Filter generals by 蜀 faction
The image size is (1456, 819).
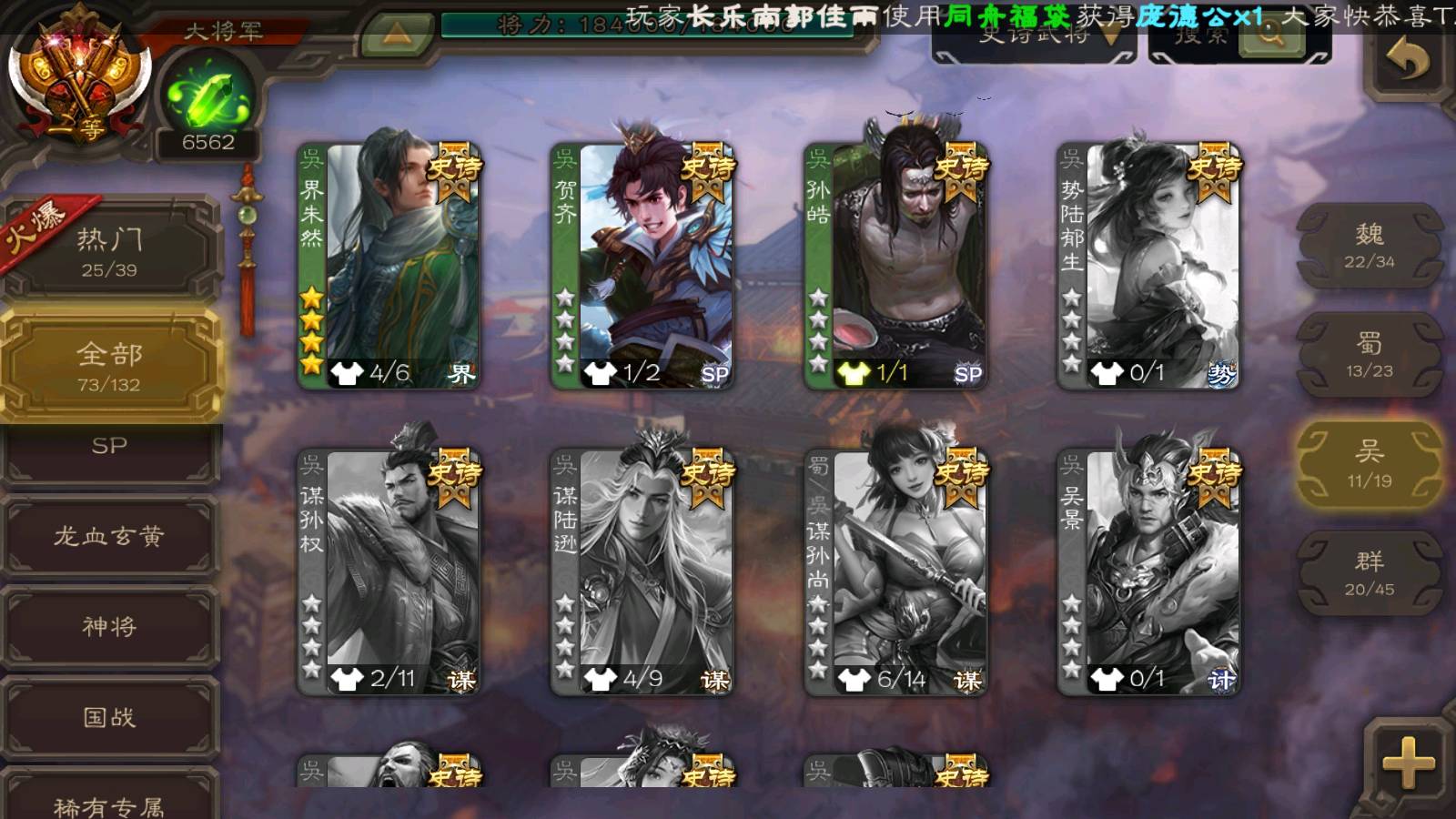(x=1369, y=355)
